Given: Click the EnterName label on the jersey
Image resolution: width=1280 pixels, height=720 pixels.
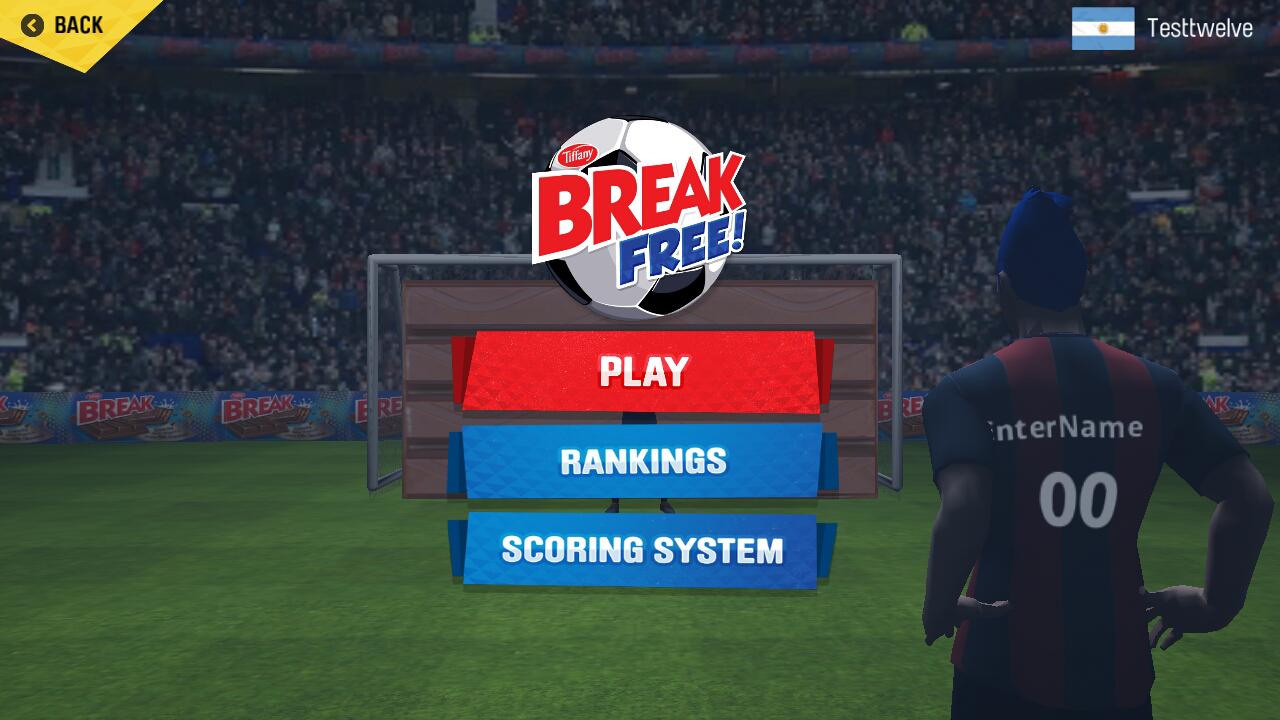Looking at the screenshot, I should 1062,428.
